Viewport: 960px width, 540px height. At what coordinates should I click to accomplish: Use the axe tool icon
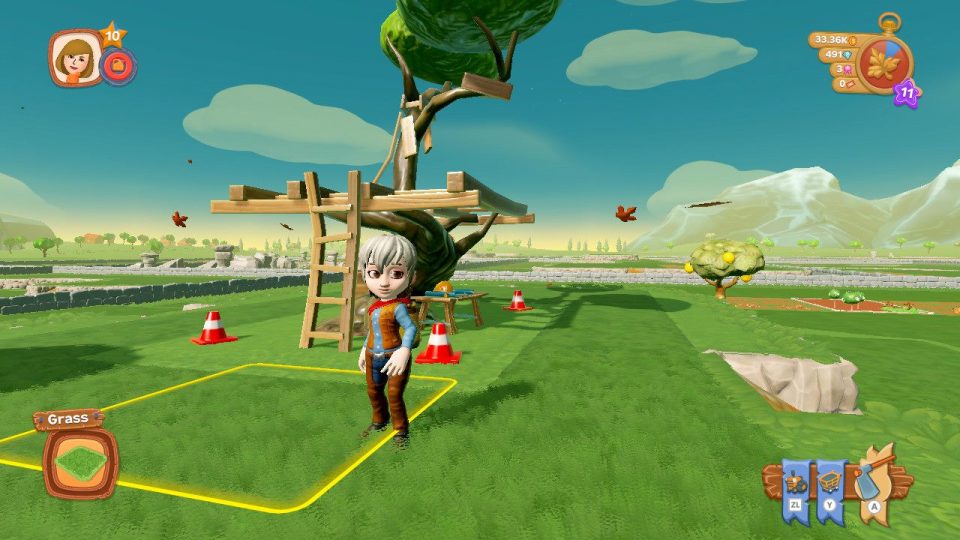pyautogui.click(x=868, y=482)
